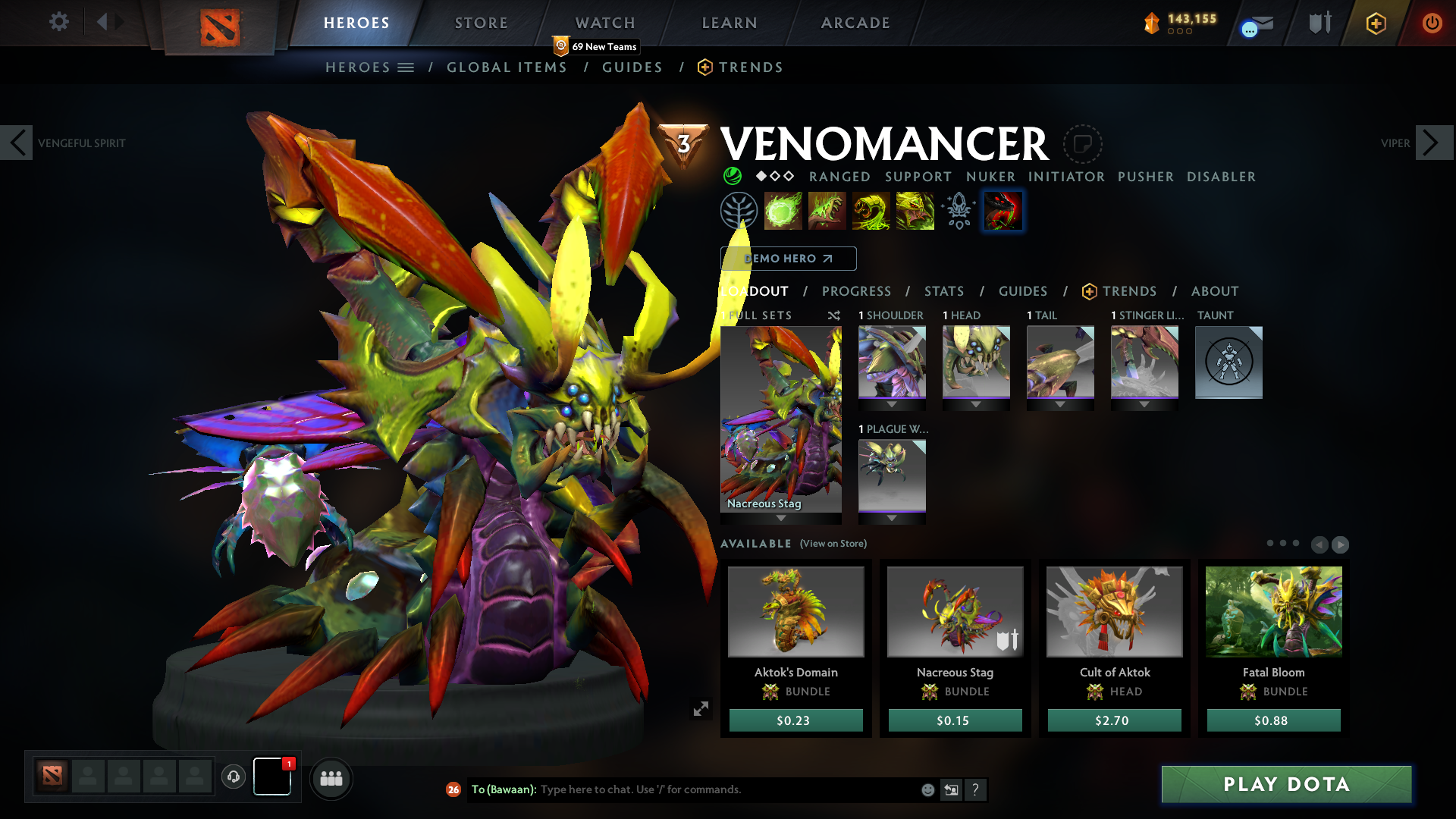Choose the Taunt slot
The height and width of the screenshot is (819, 1456).
(1228, 362)
